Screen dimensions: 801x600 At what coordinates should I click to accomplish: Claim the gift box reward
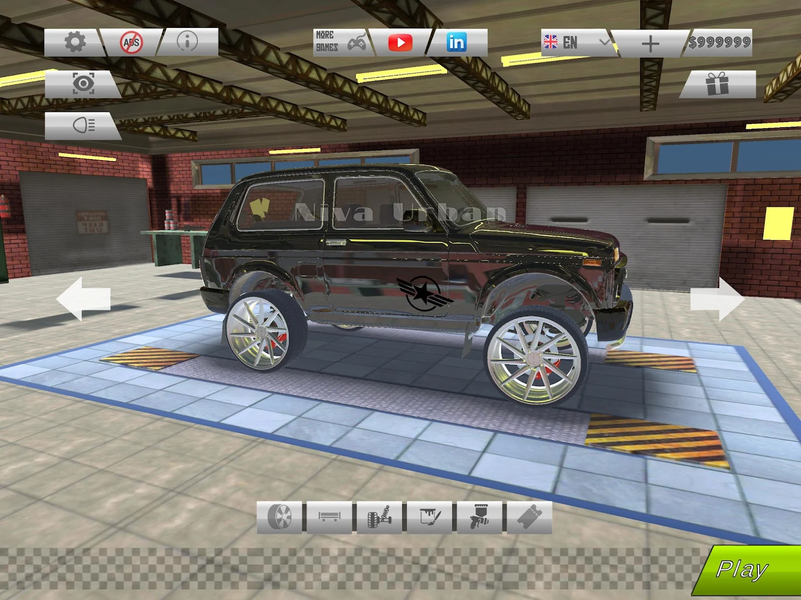point(717,85)
